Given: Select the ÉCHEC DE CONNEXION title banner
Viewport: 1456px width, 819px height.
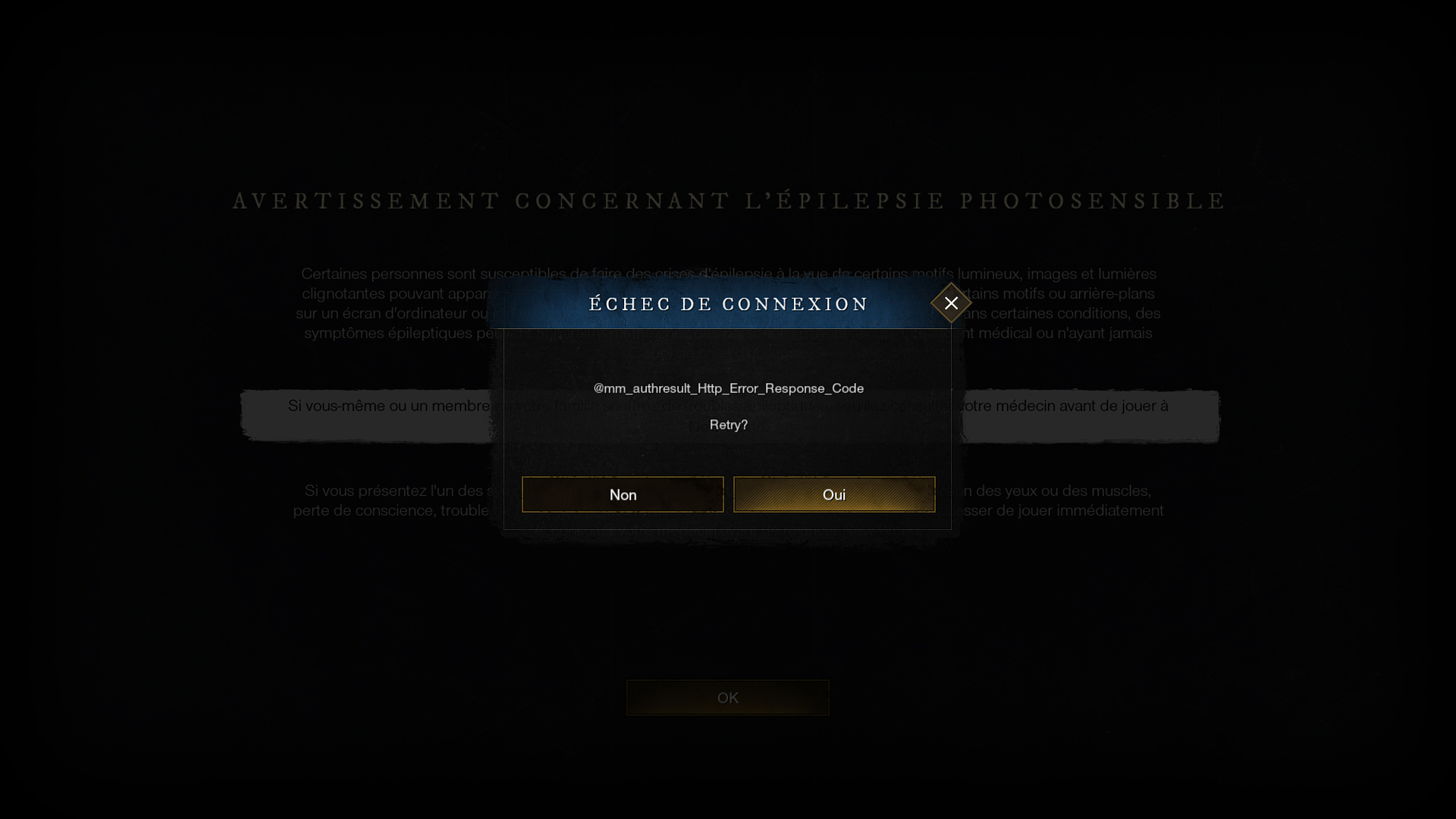Looking at the screenshot, I should [x=728, y=304].
